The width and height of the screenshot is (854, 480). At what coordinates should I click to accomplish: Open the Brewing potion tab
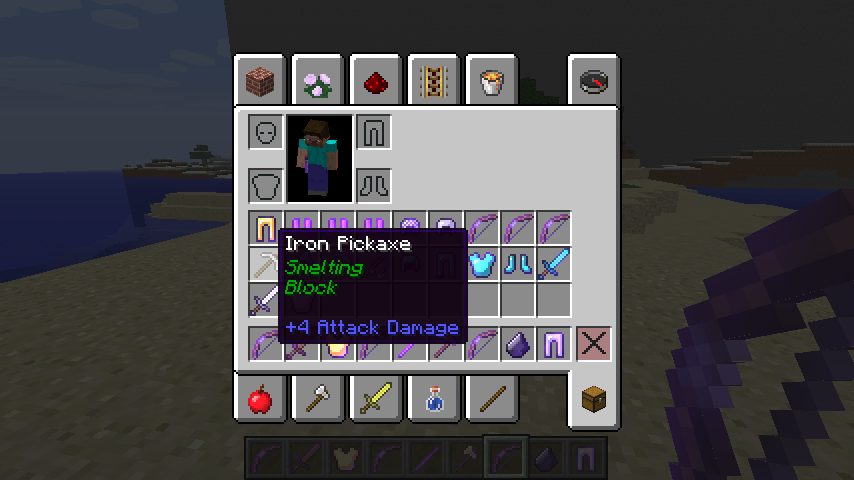pyautogui.click(x=434, y=400)
